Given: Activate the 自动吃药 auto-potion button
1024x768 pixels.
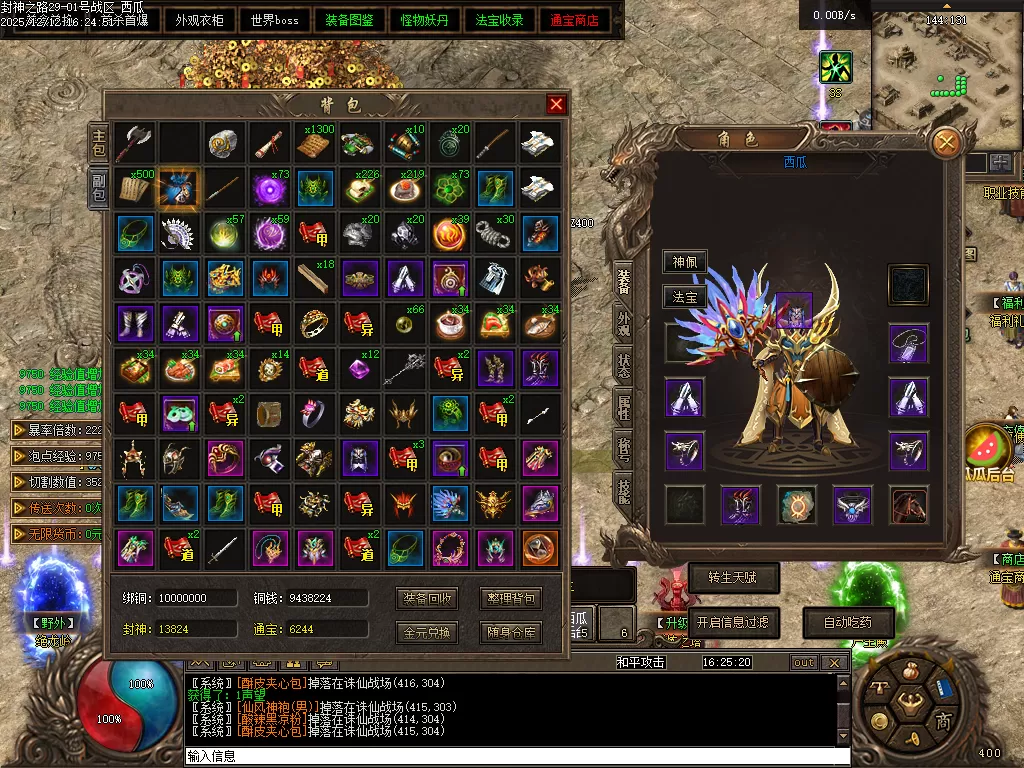Looking at the screenshot, I should pos(849,622).
